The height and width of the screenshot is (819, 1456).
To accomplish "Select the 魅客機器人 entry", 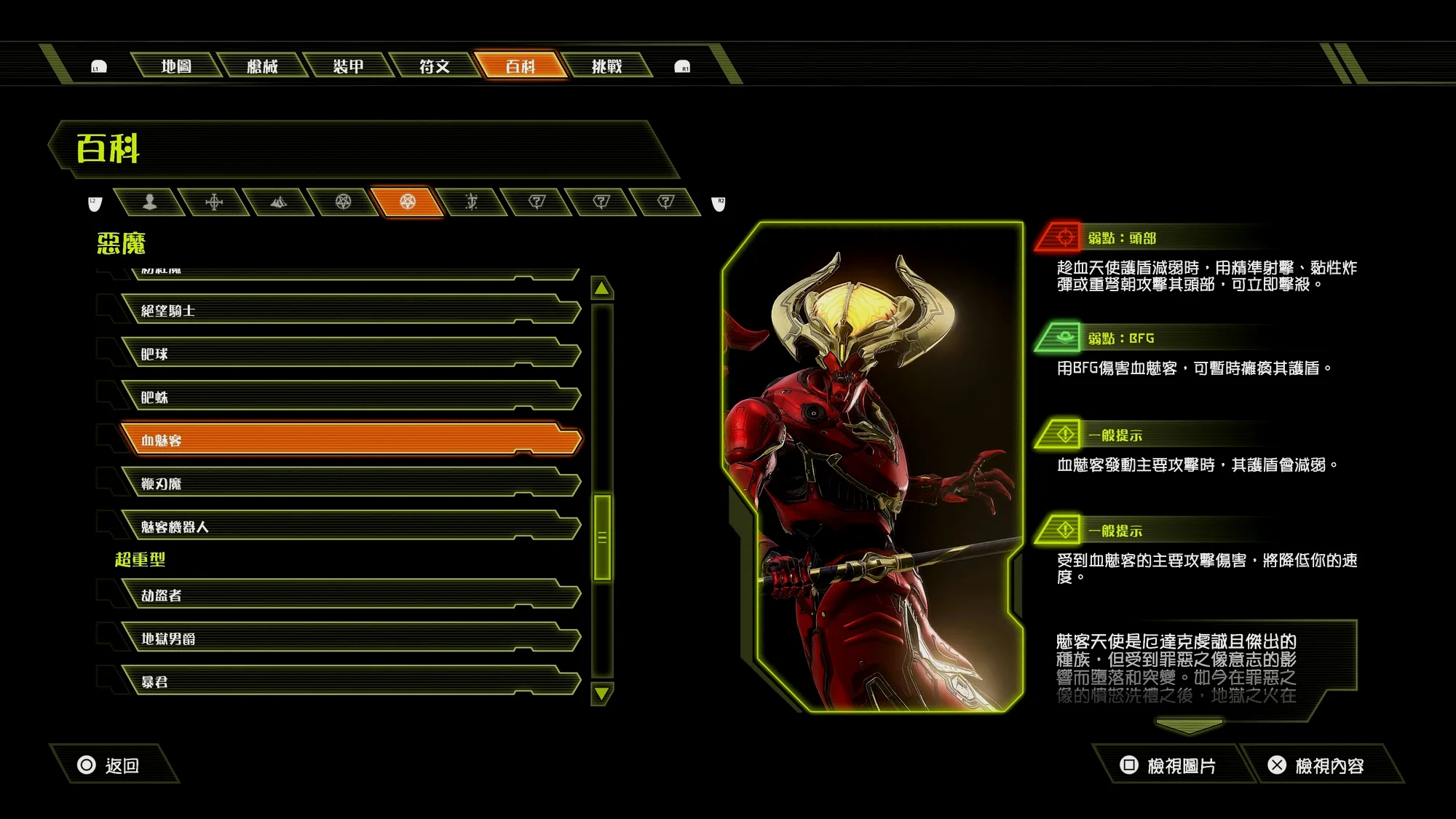I will click(349, 527).
